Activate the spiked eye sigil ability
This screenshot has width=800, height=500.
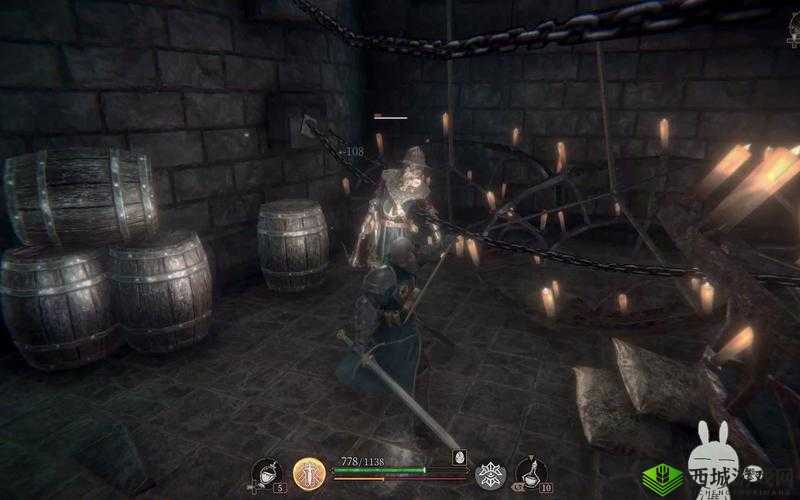coord(490,474)
